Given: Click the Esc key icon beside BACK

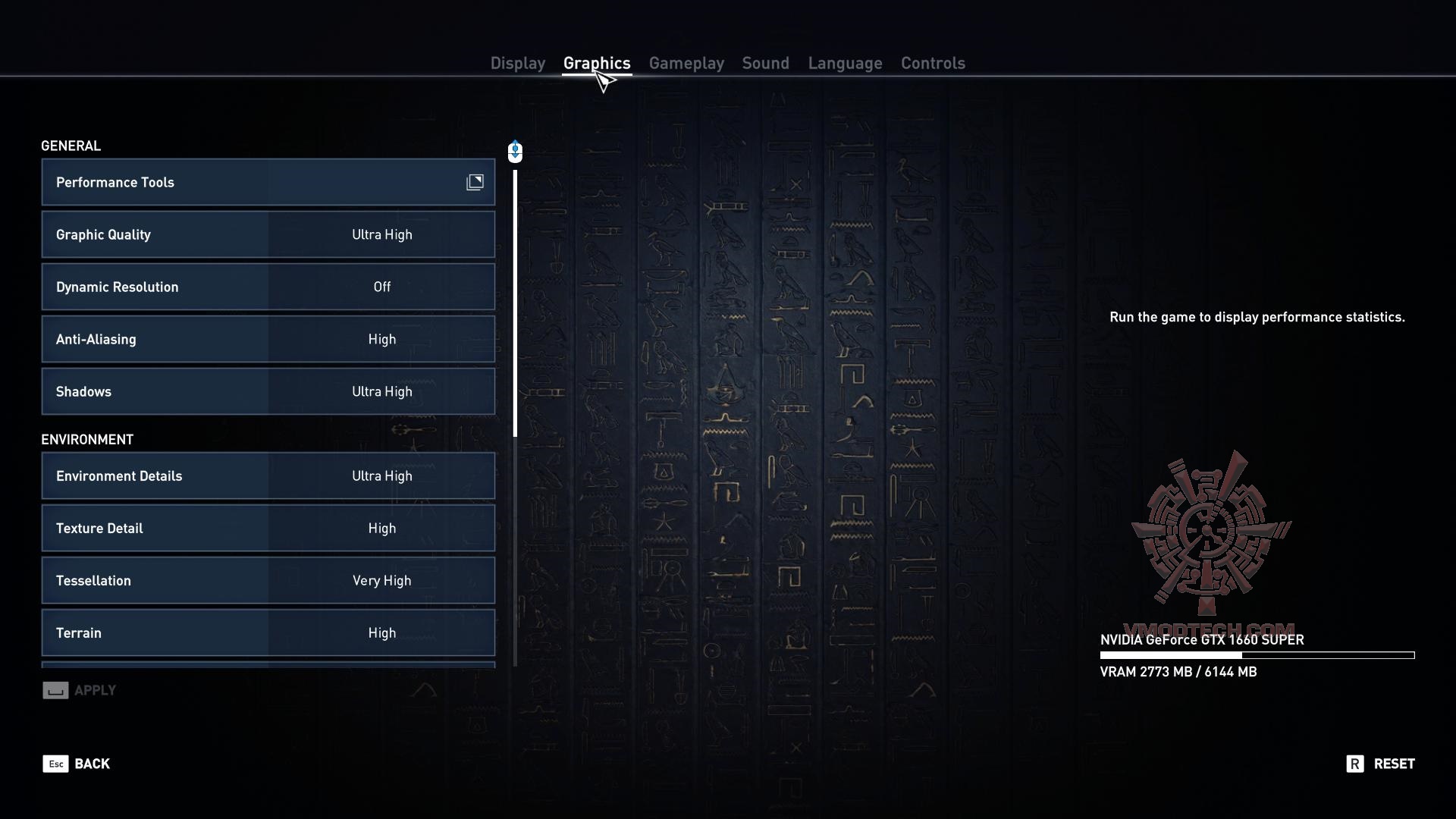Looking at the screenshot, I should click(55, 764).
